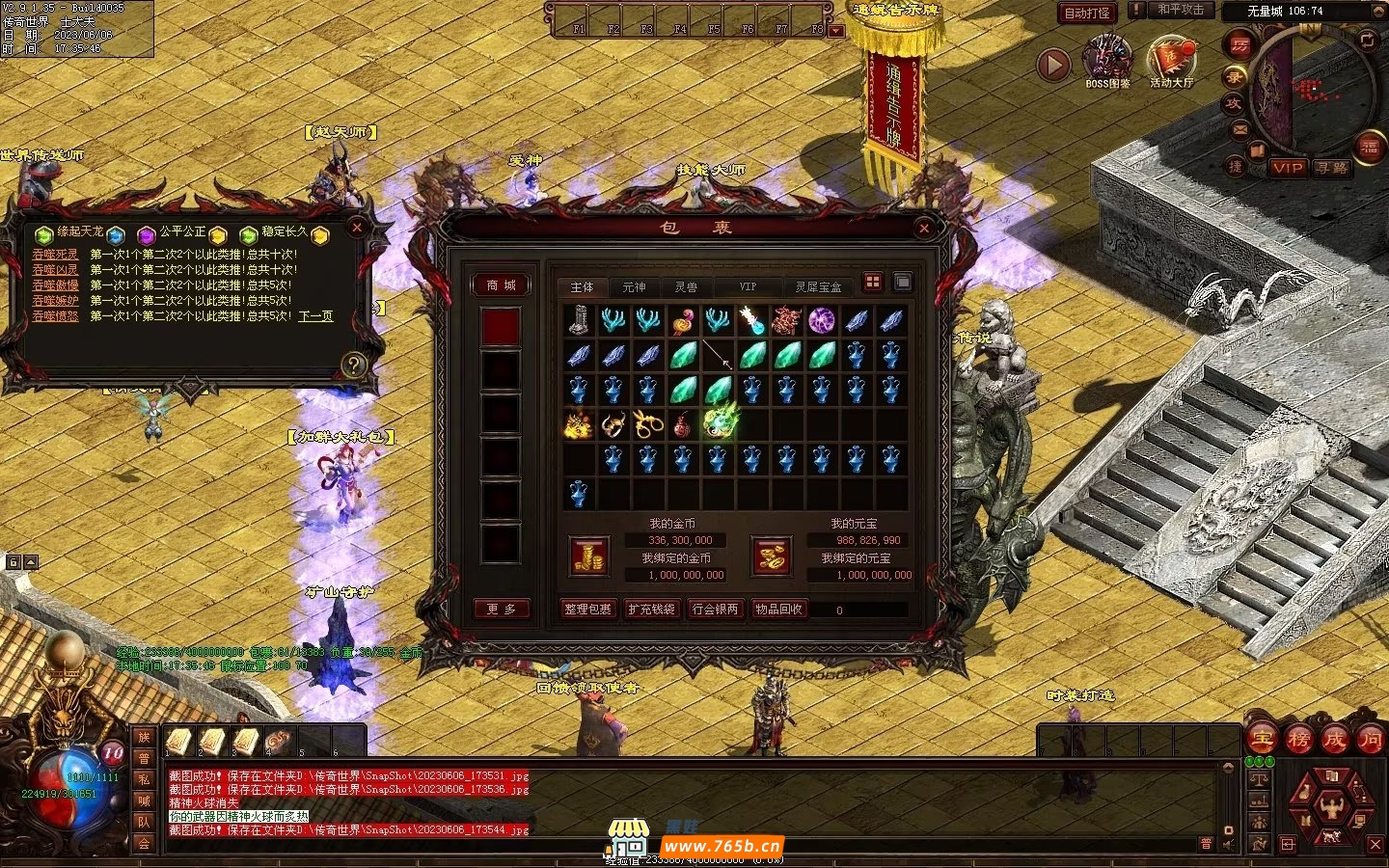Toggle 自动打怪 auto-fight
1389x868 pixels.
tap(1087, 14)
